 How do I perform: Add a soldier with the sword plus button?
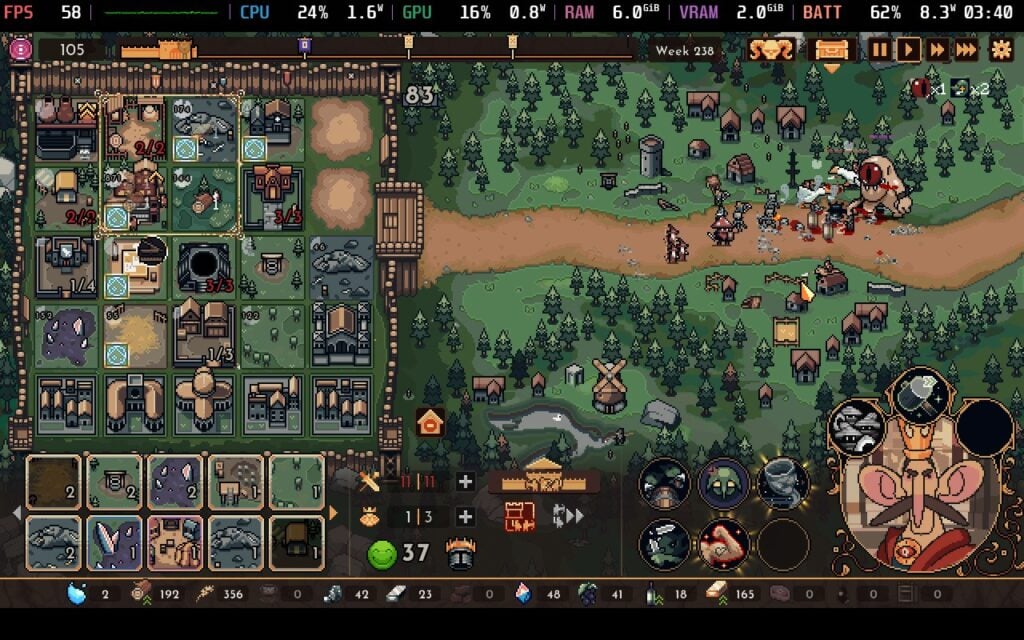(x=465, y=482)
